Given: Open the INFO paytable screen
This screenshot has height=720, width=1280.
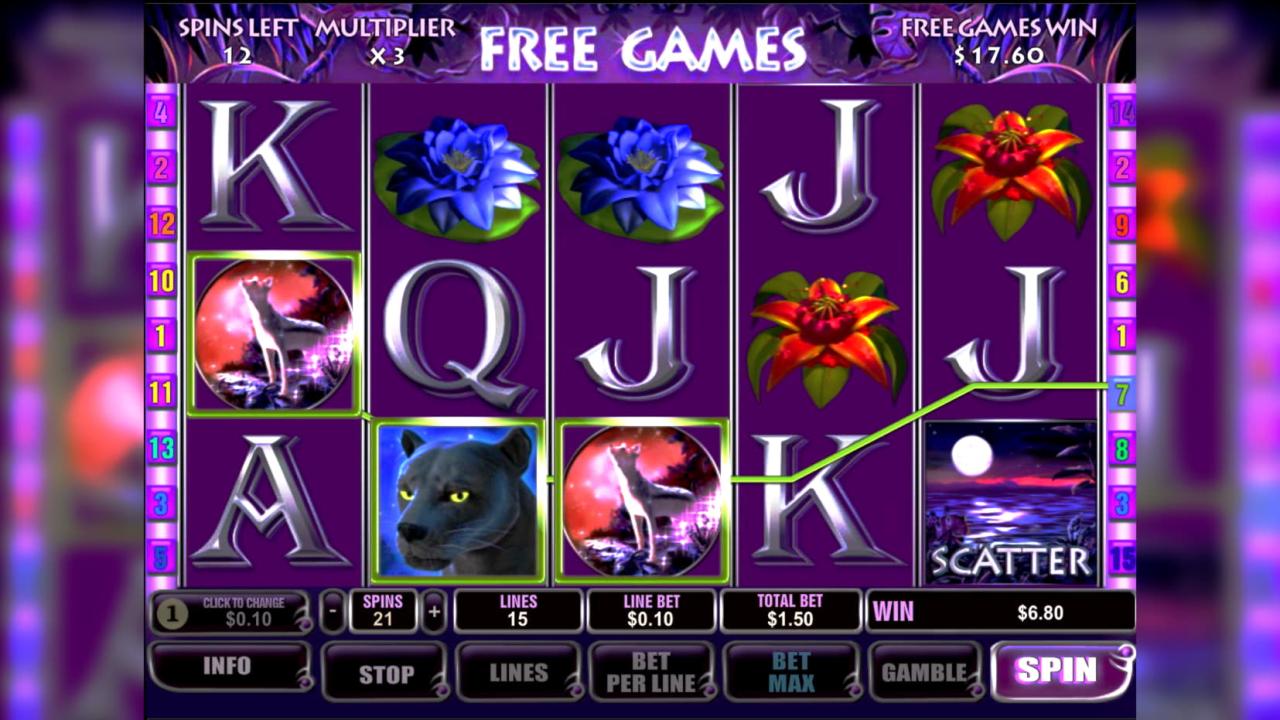Looking at the screenshot, I should click(x=229, y=667).
